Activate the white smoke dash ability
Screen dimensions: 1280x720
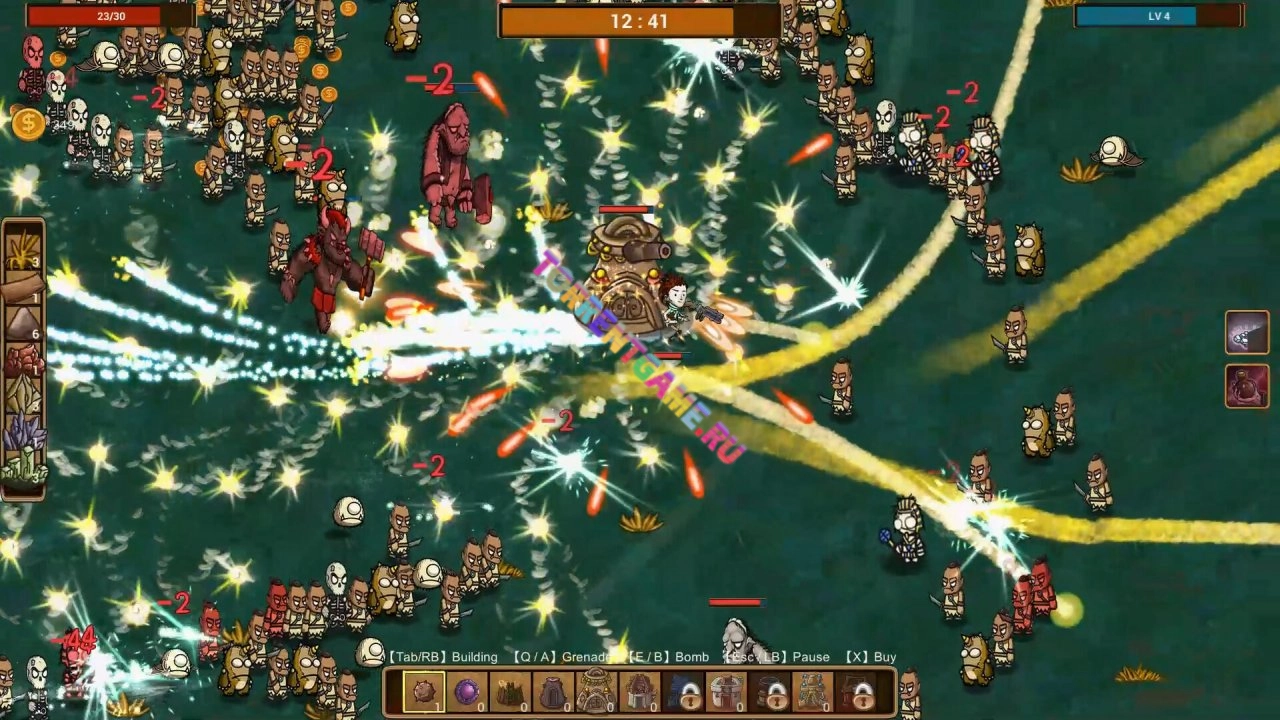[x=1247, y=333]
